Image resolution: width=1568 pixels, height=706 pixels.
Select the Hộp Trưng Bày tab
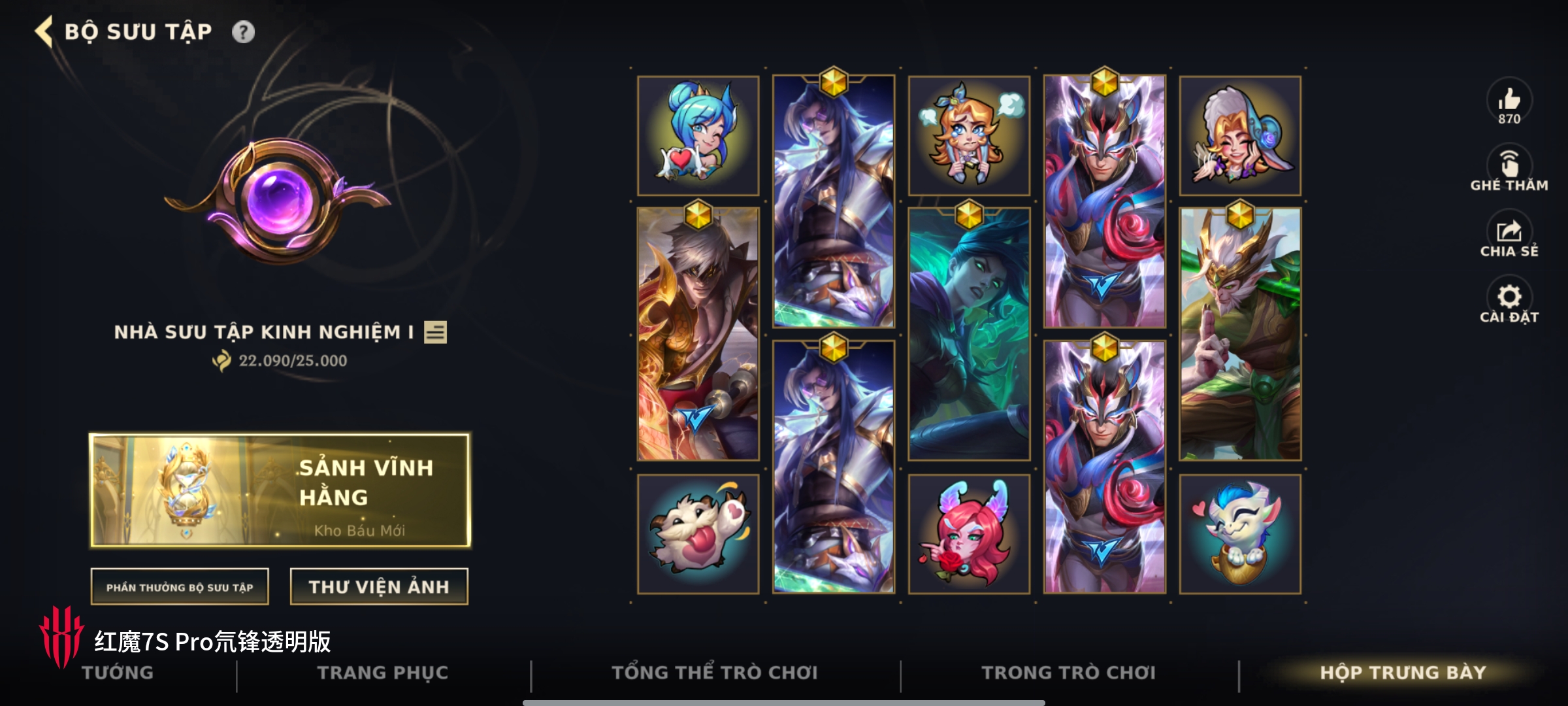1403,673
